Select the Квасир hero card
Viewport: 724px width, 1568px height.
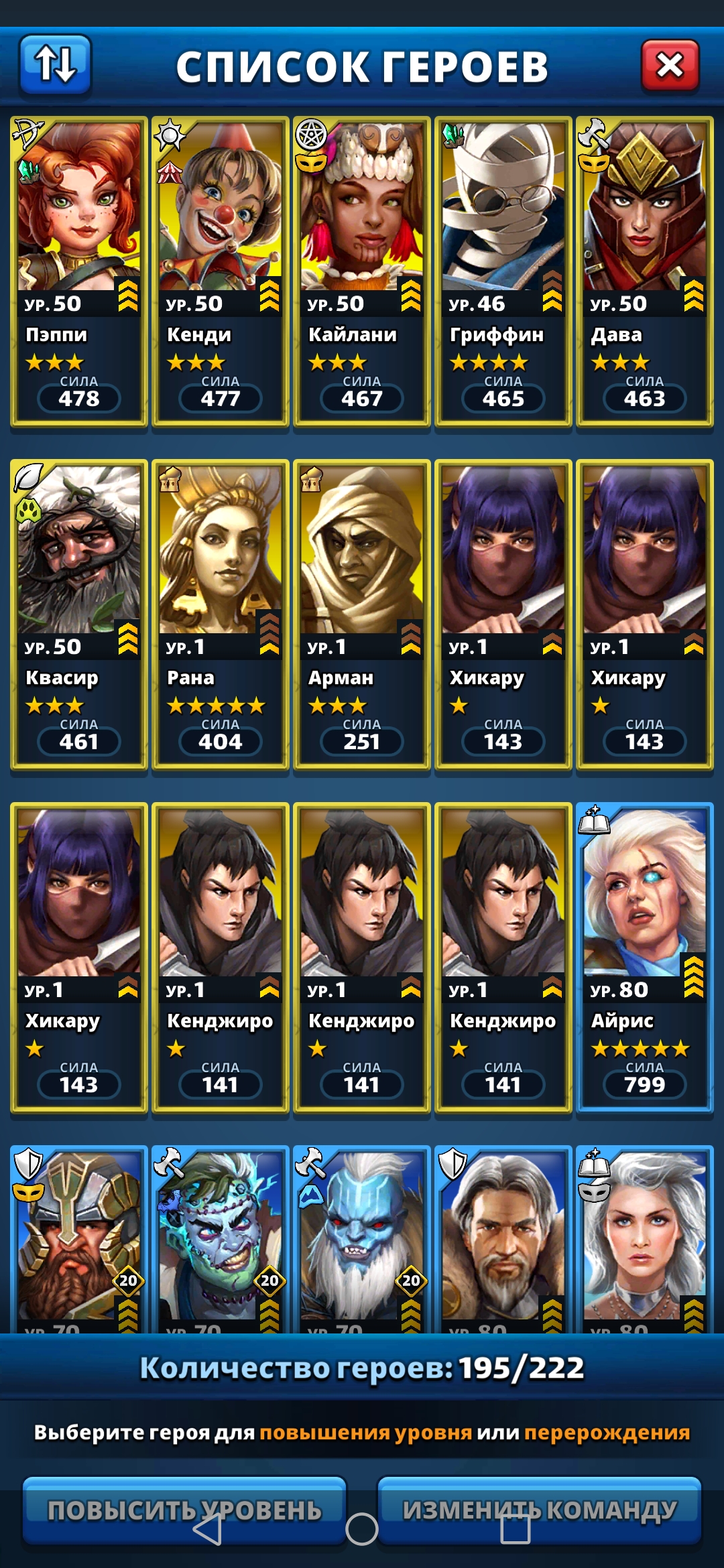[x=79, y=614]
